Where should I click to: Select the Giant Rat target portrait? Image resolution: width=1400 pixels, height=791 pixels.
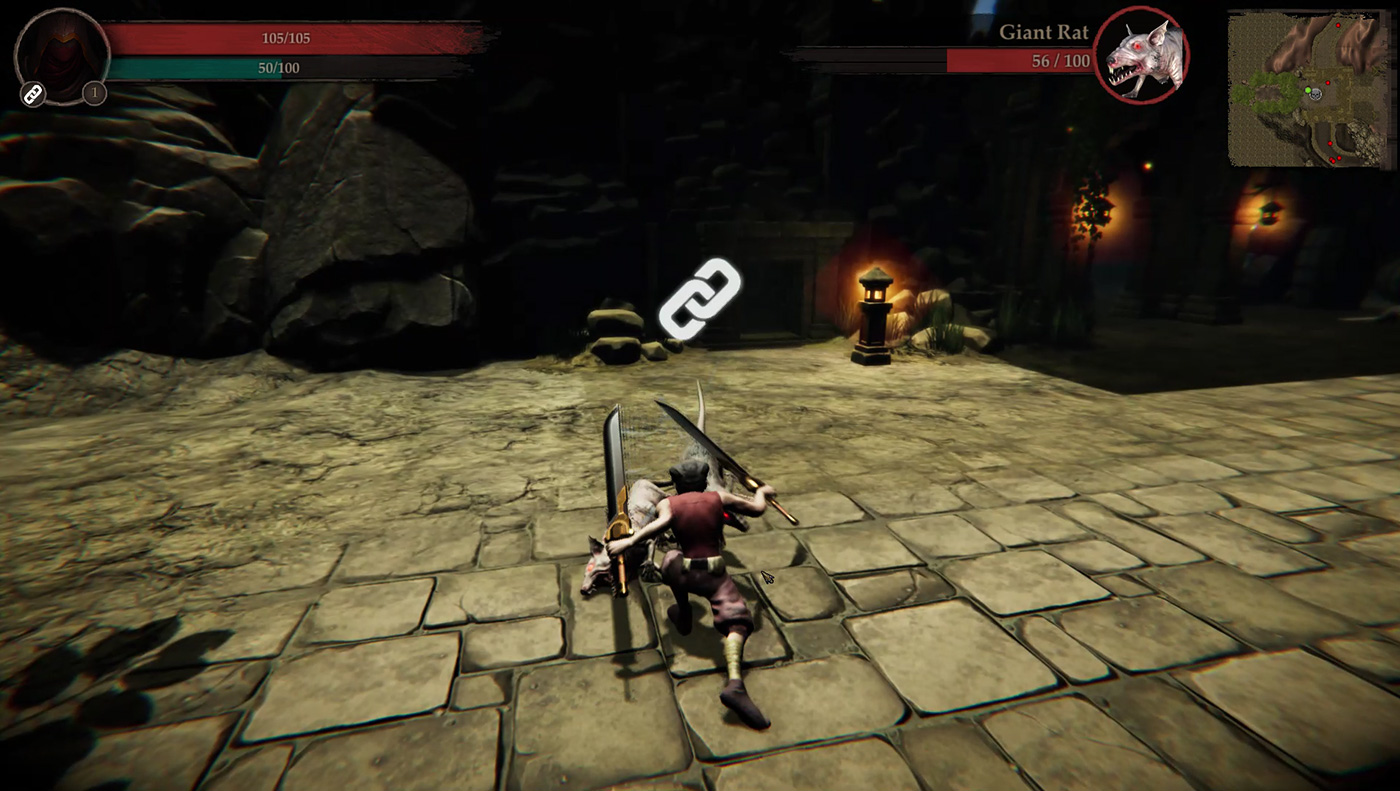point(1142,54)
